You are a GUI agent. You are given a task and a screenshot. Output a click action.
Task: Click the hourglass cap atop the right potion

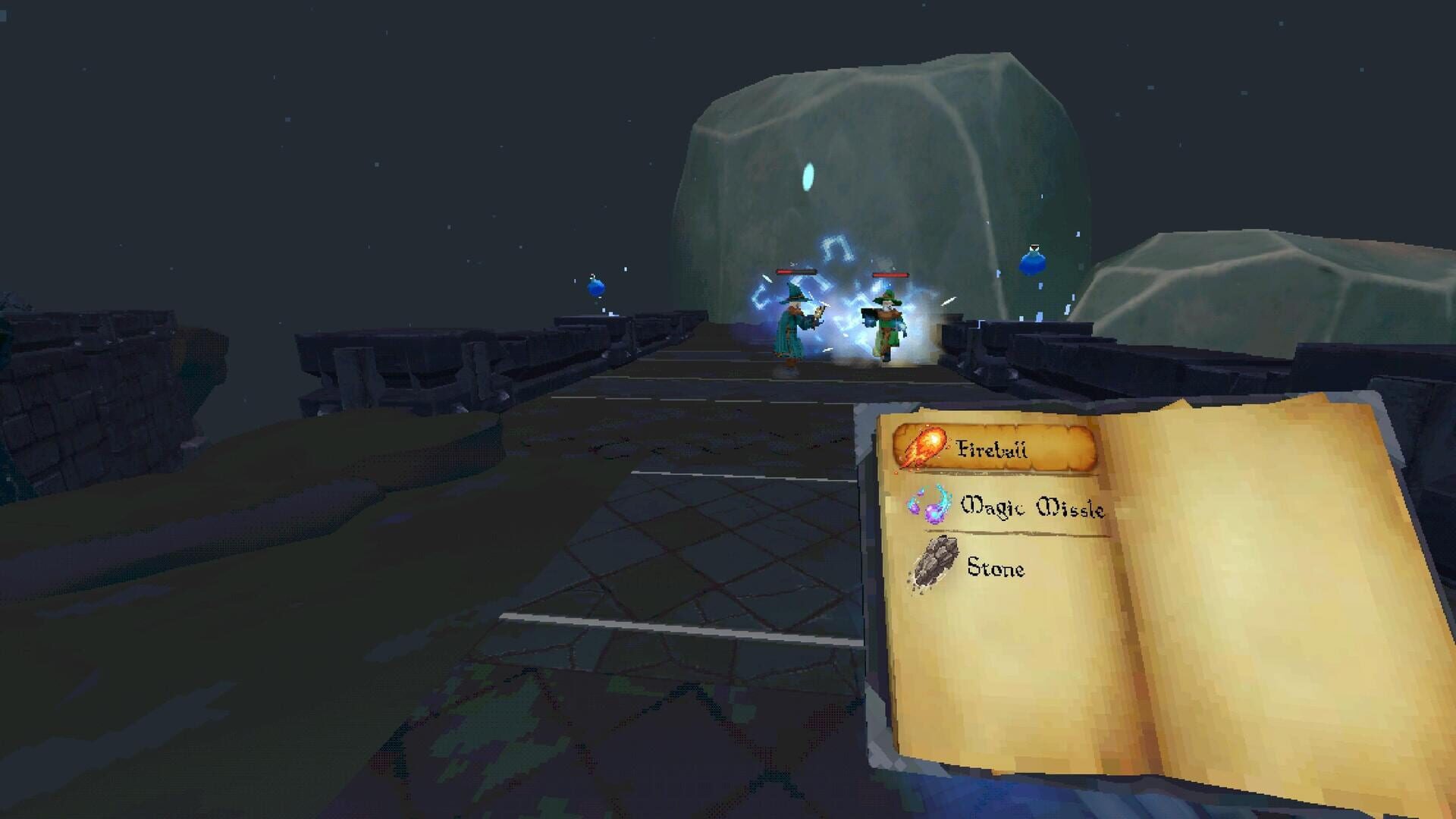pos(1033,247)
